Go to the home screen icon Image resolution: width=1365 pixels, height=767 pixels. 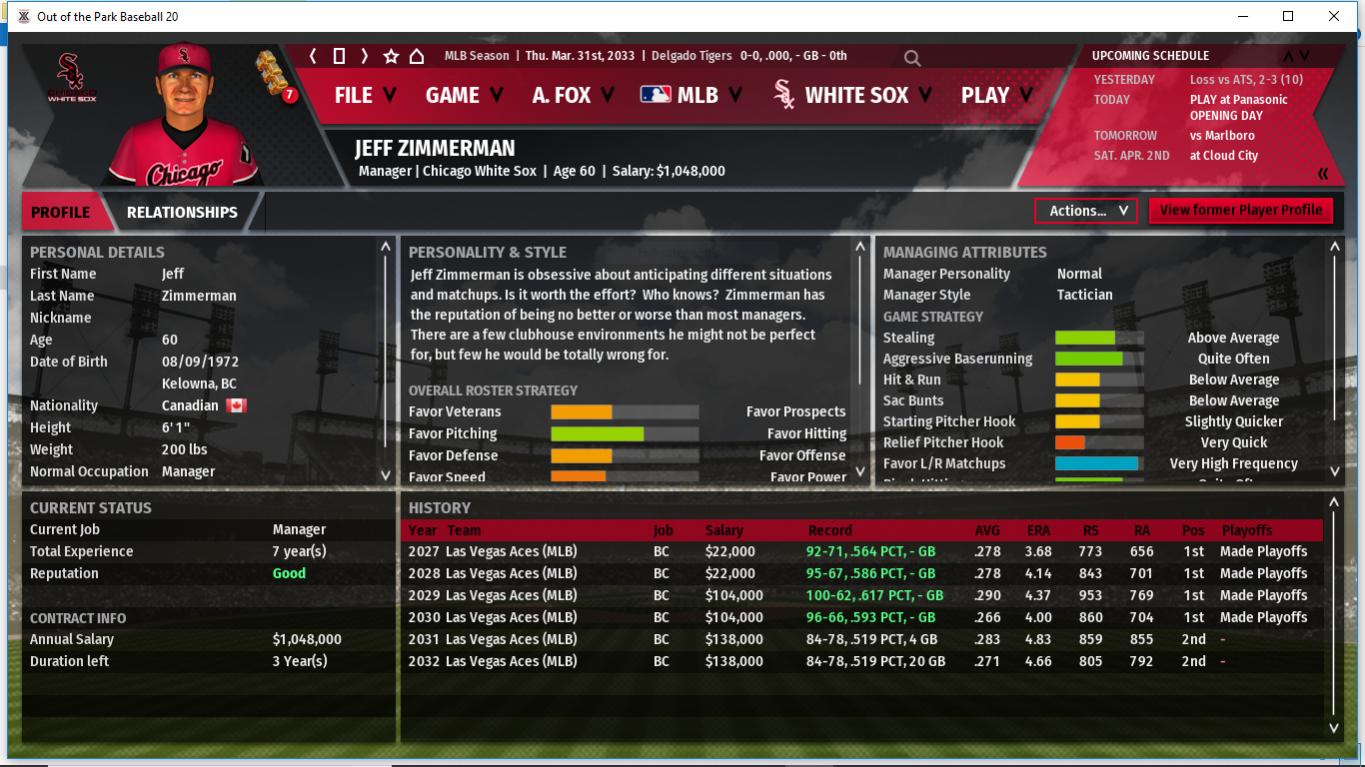click(417, 56)
